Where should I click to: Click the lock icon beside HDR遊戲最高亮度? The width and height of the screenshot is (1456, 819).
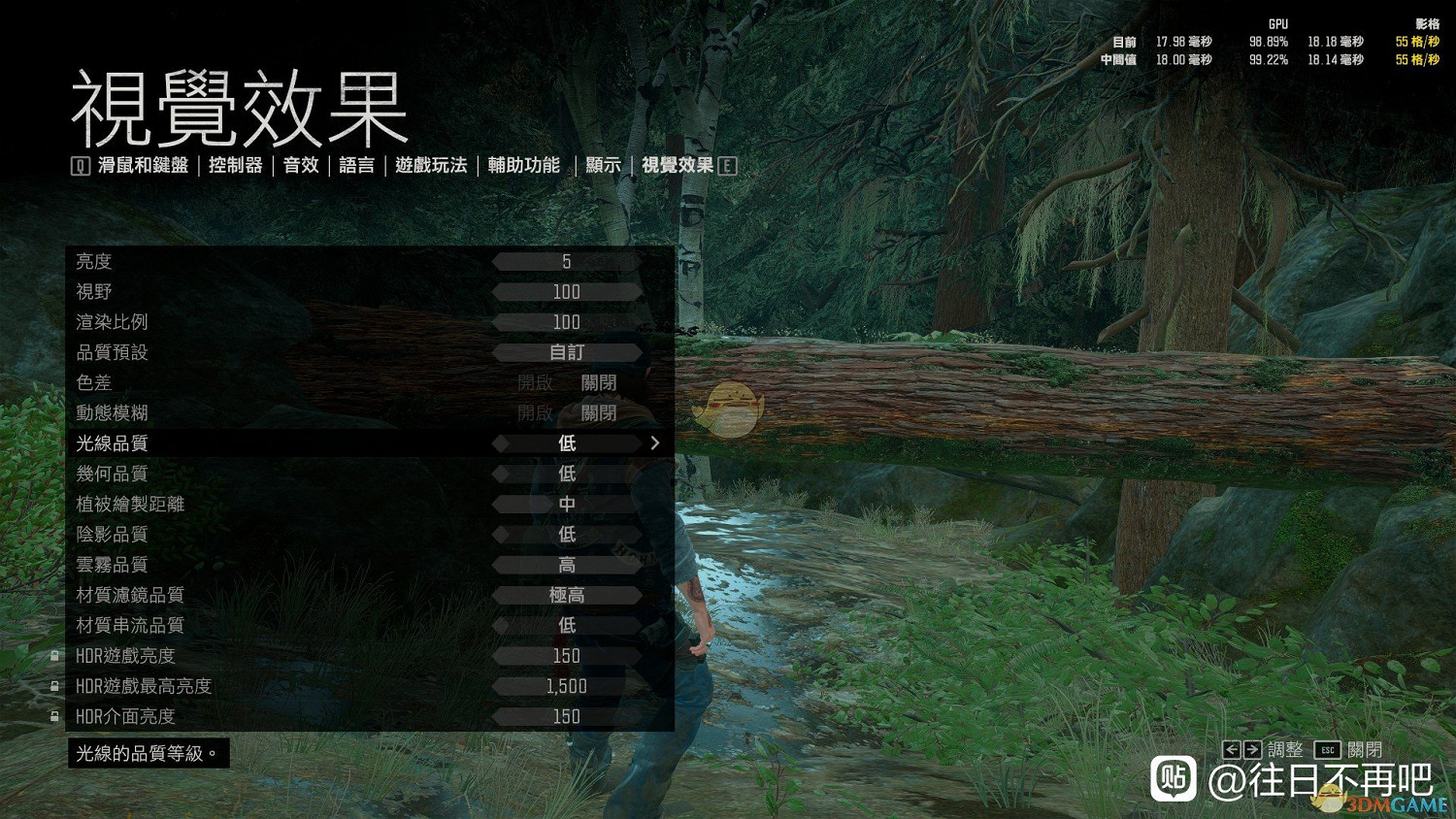tap(53, 686)
